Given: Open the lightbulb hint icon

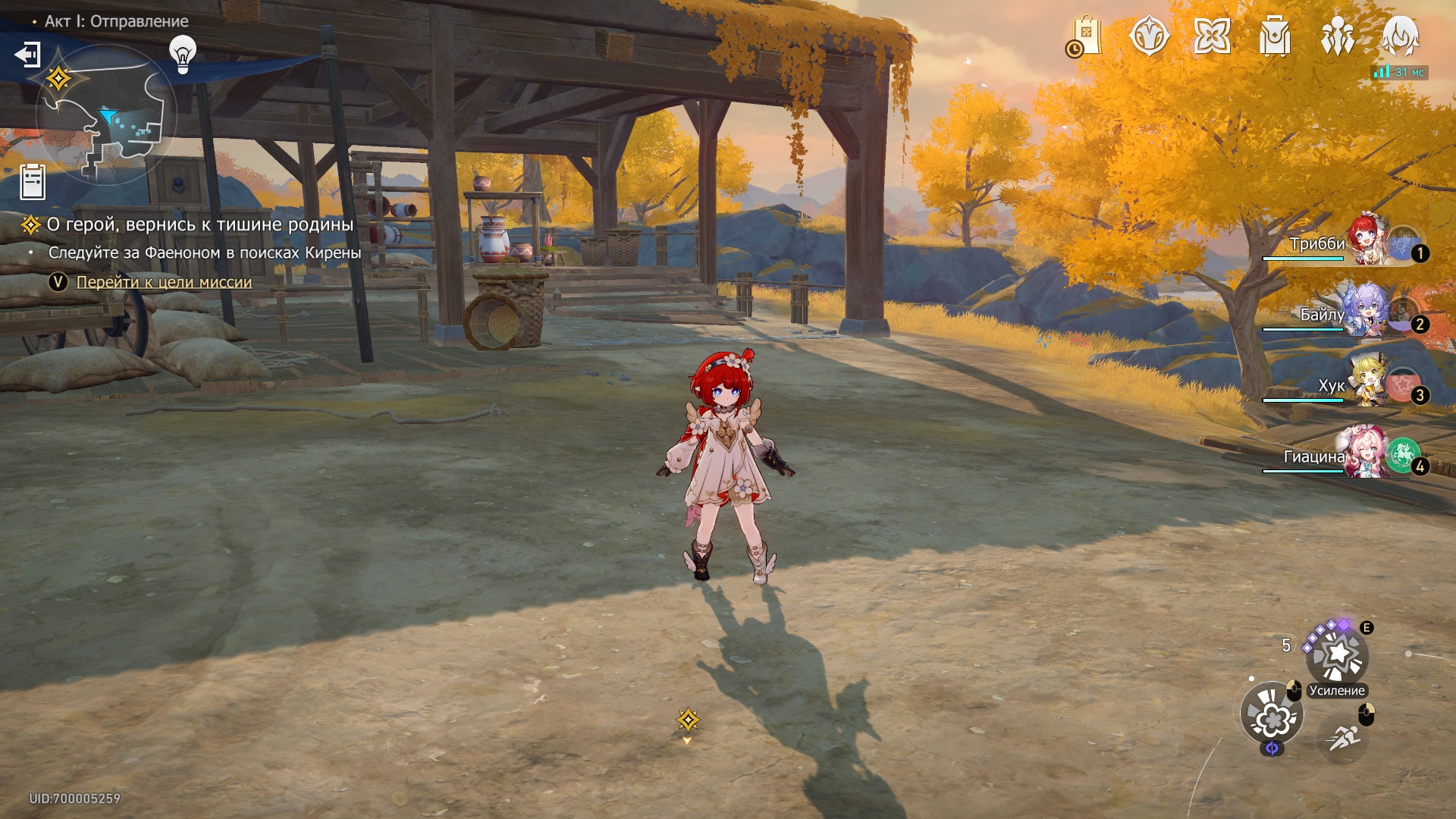Looking at the screenshot, I should [x=183, y=54].
